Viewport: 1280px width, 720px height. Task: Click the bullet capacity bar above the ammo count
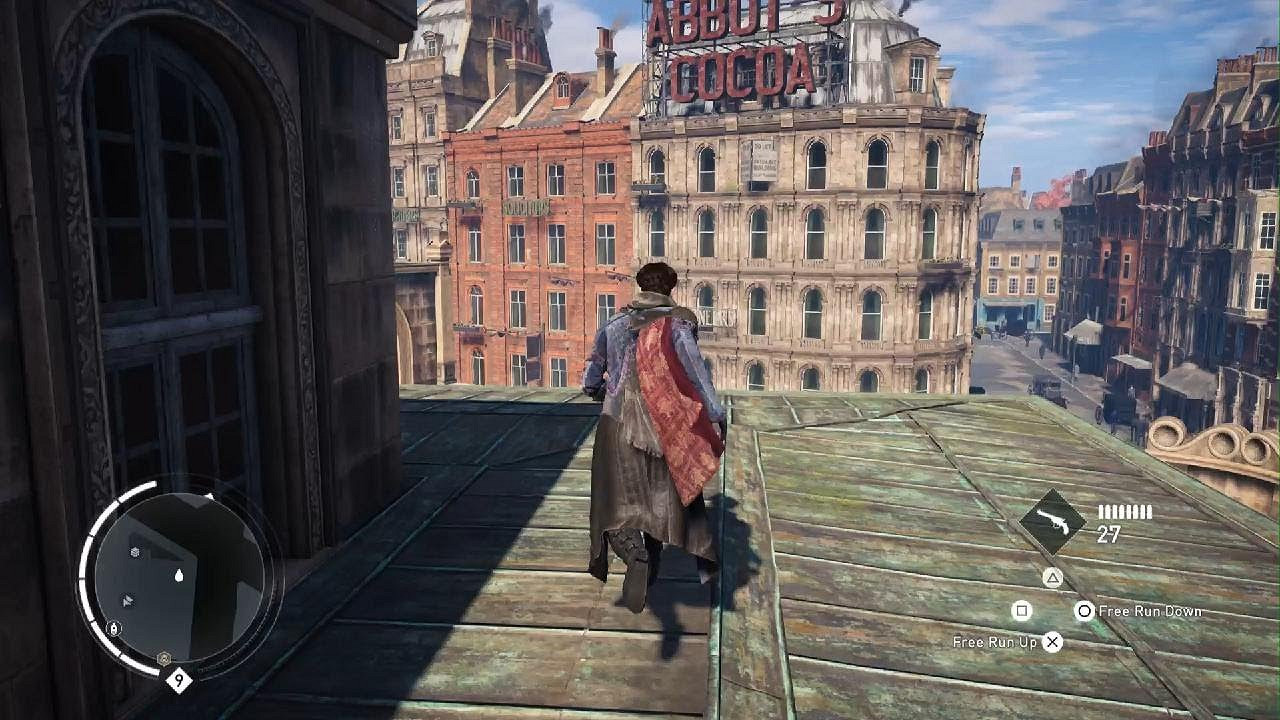[1125, 512]
